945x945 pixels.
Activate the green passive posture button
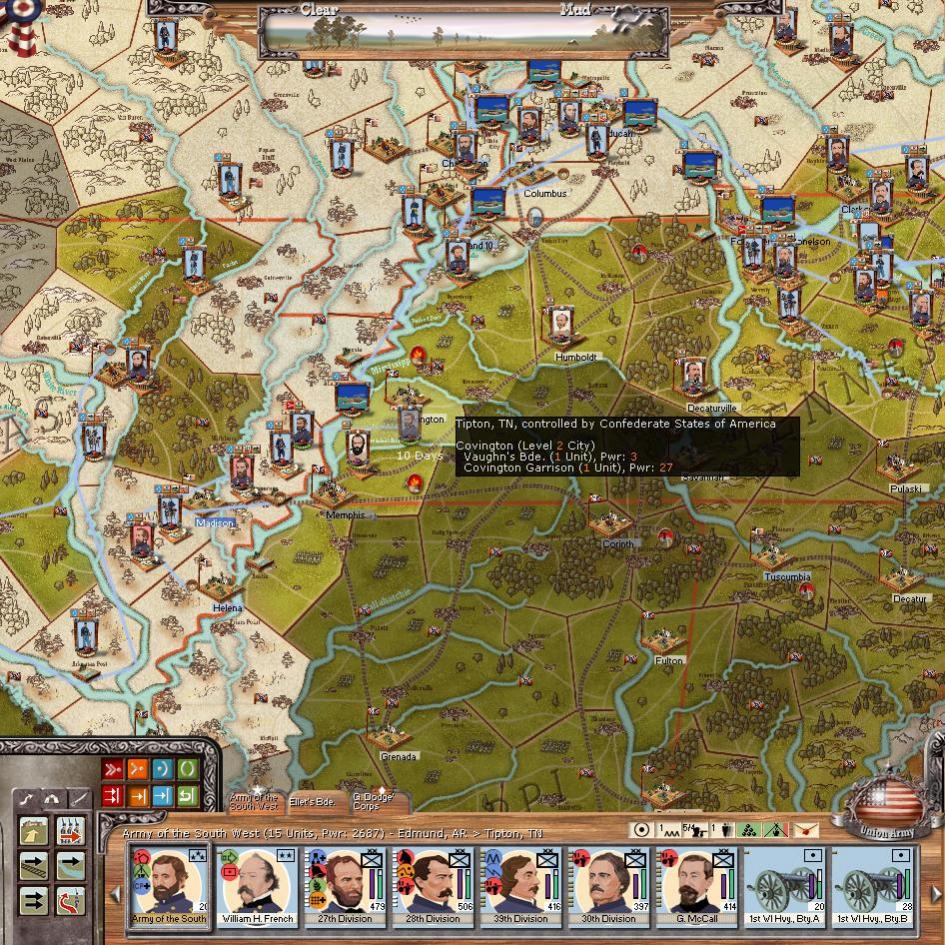coord(187,770)
